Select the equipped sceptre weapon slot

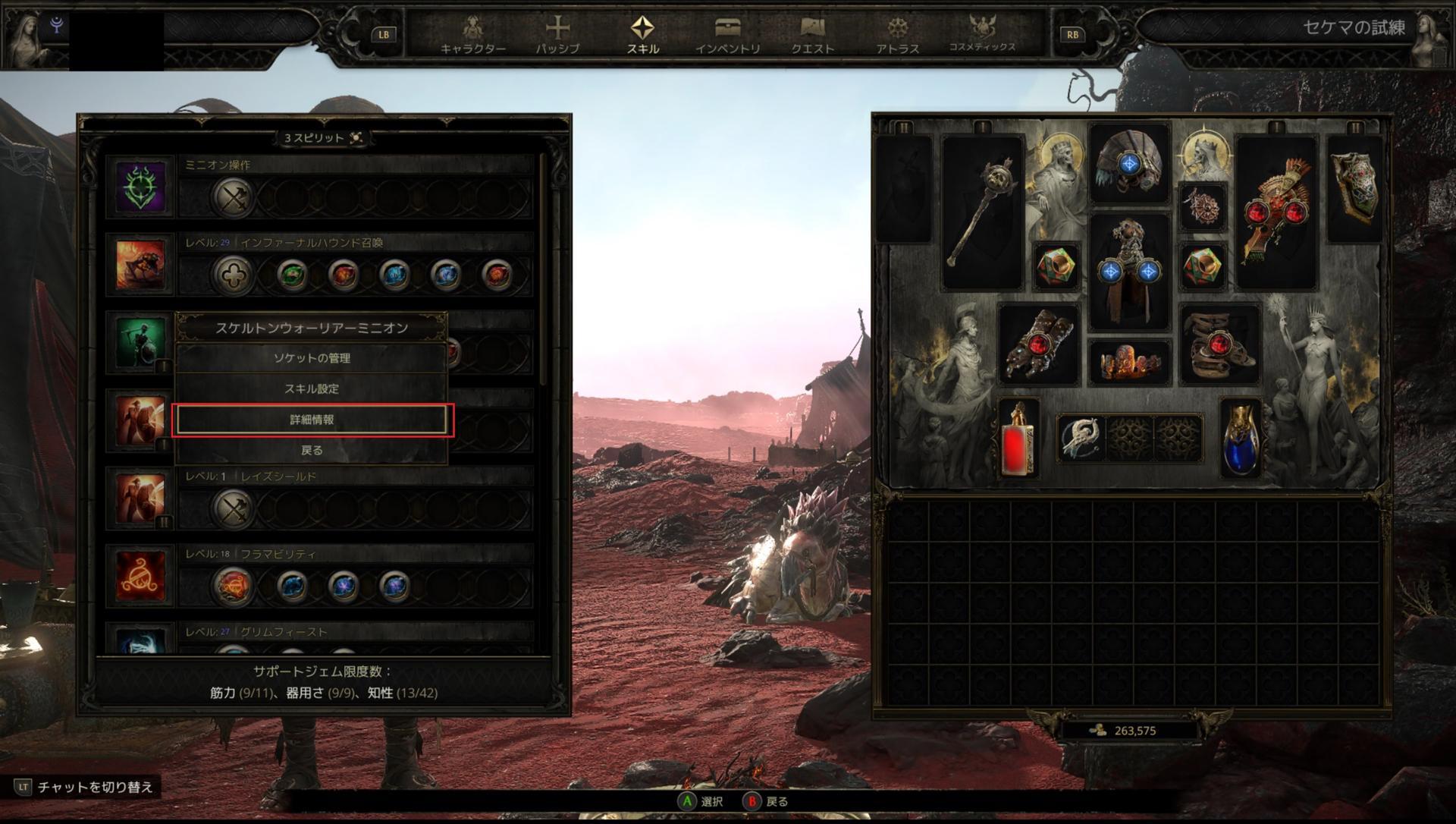[982, 212]
